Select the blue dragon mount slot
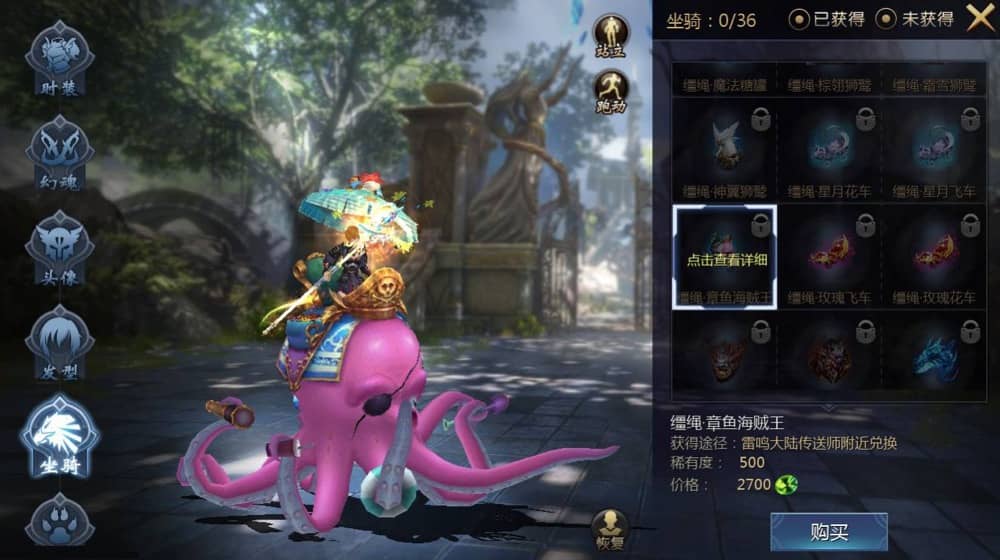Screen dimensions: 1000x560 pyautogui.click(x=934, y=356)
